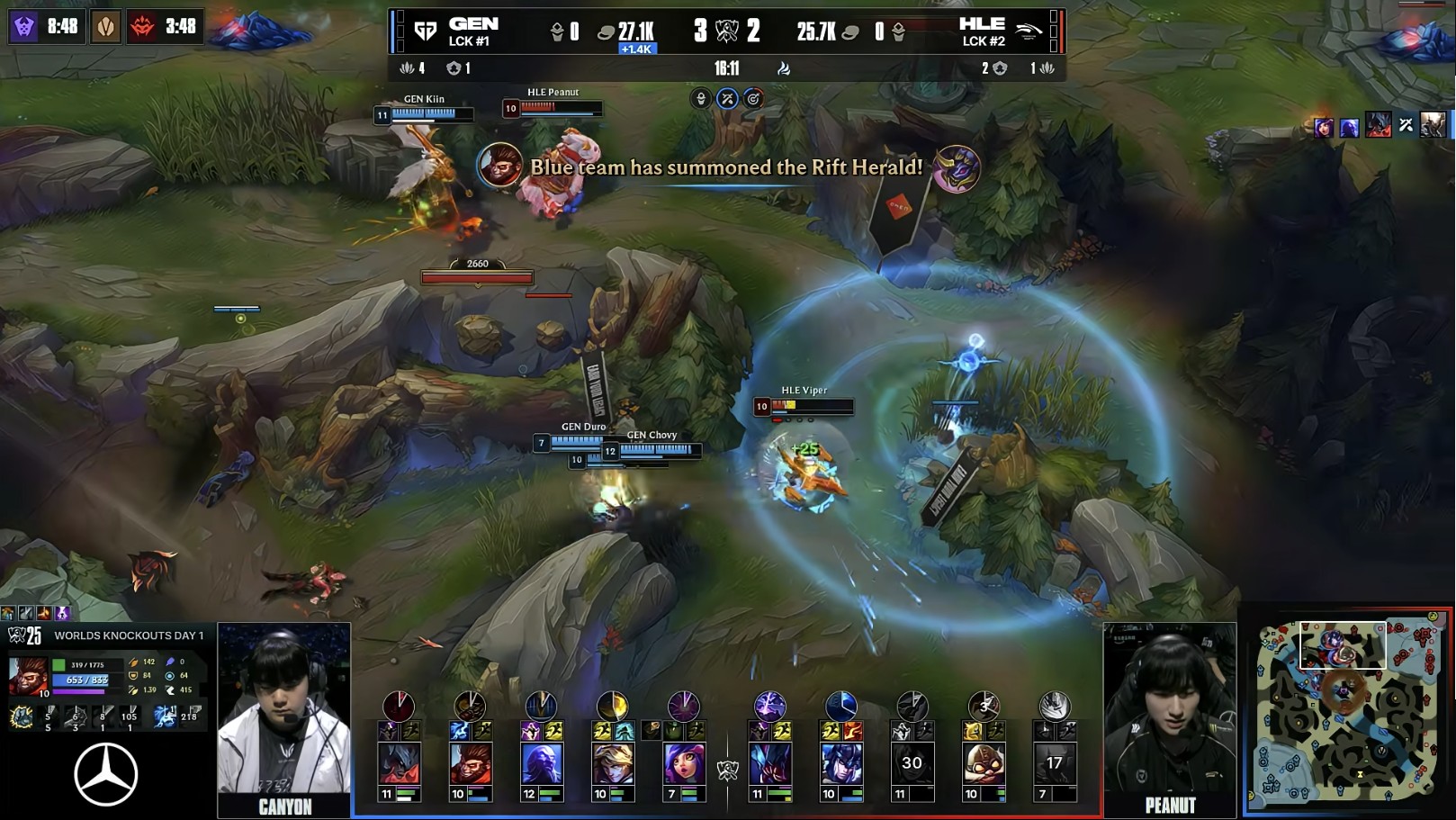Image resolution: width=1456 pixels, height=820 pixels.
Task: Click the minimap in the corner
Action: click(1347, 713)
